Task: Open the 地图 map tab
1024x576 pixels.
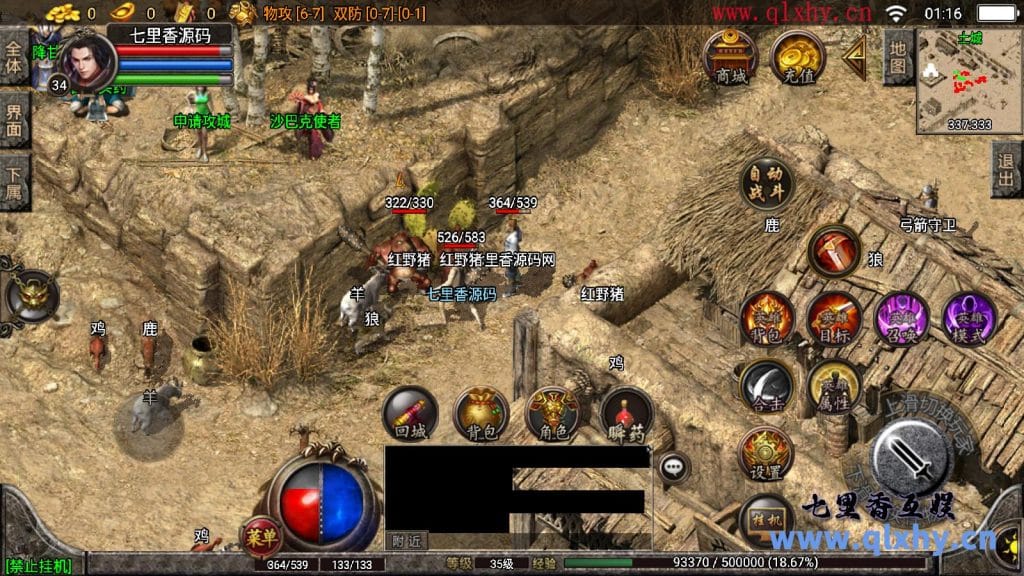Action: click(x=898, y=56)
